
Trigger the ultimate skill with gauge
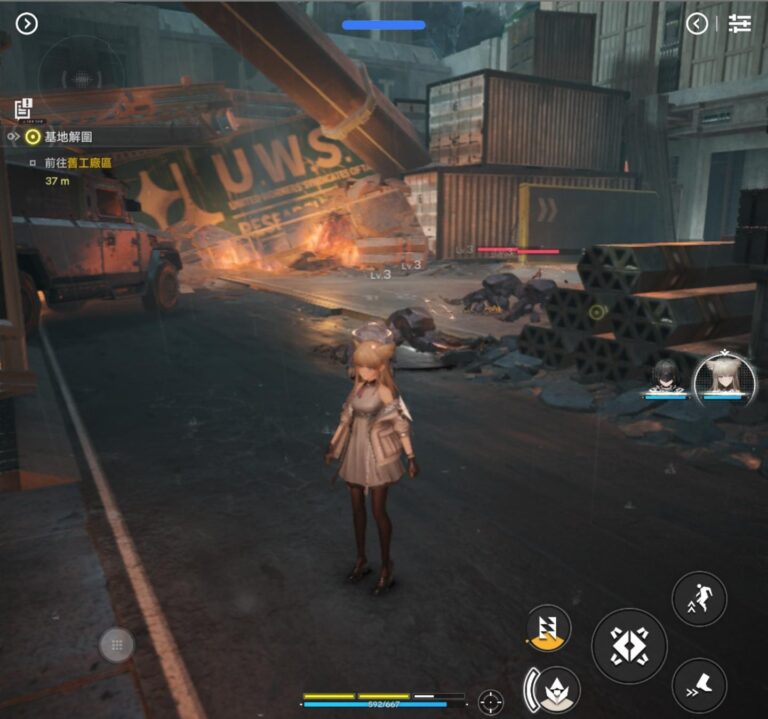pyautogui.click(x=556, y=688)
